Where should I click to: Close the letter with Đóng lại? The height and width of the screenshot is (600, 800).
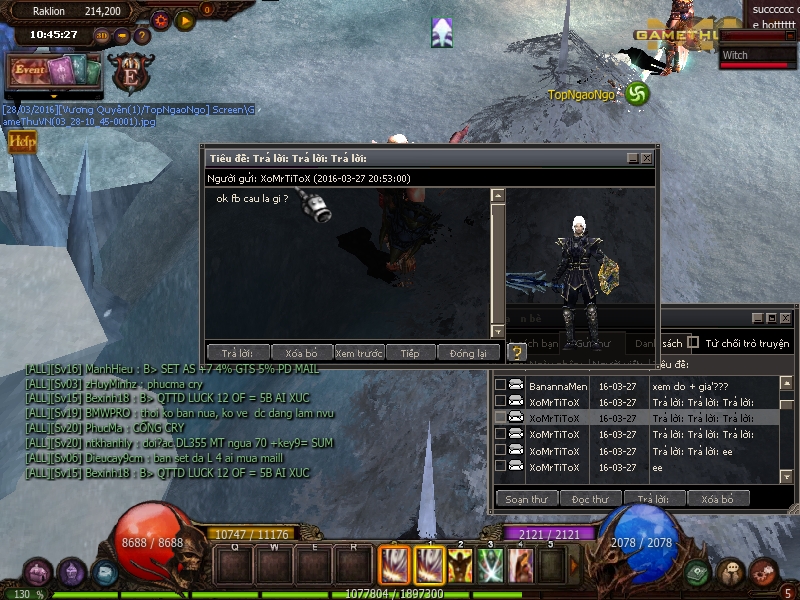click(467, 353)
